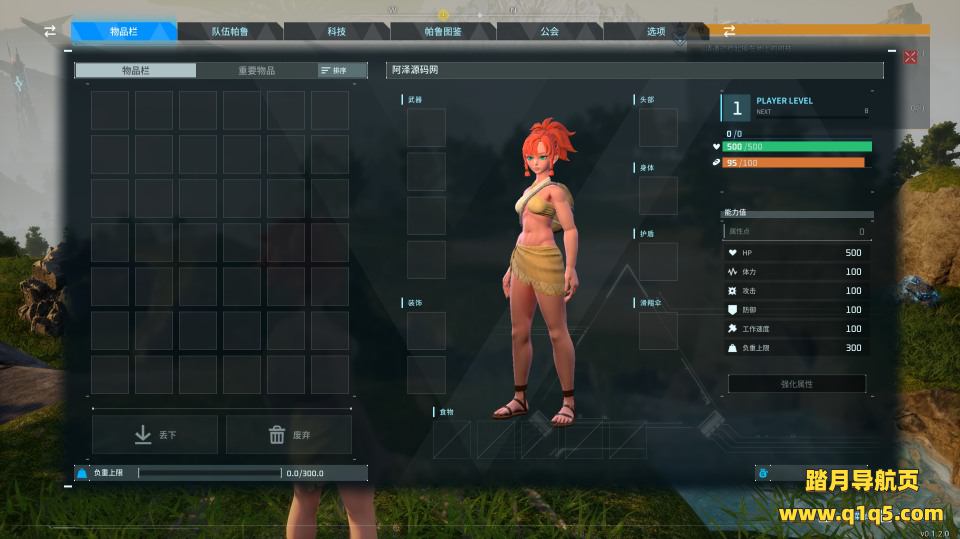Click the 丢下 drop button
Viewport: 960px width, 539px height.
coord(155,435)
